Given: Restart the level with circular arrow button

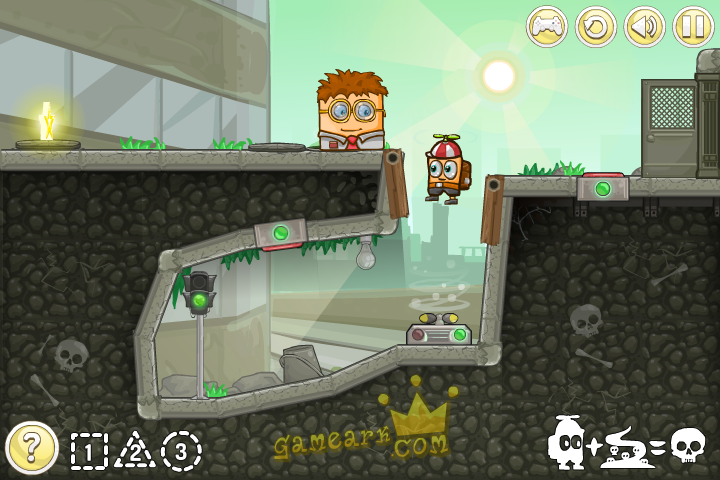Looking at the screenshot, I should (x=596, y=26).
